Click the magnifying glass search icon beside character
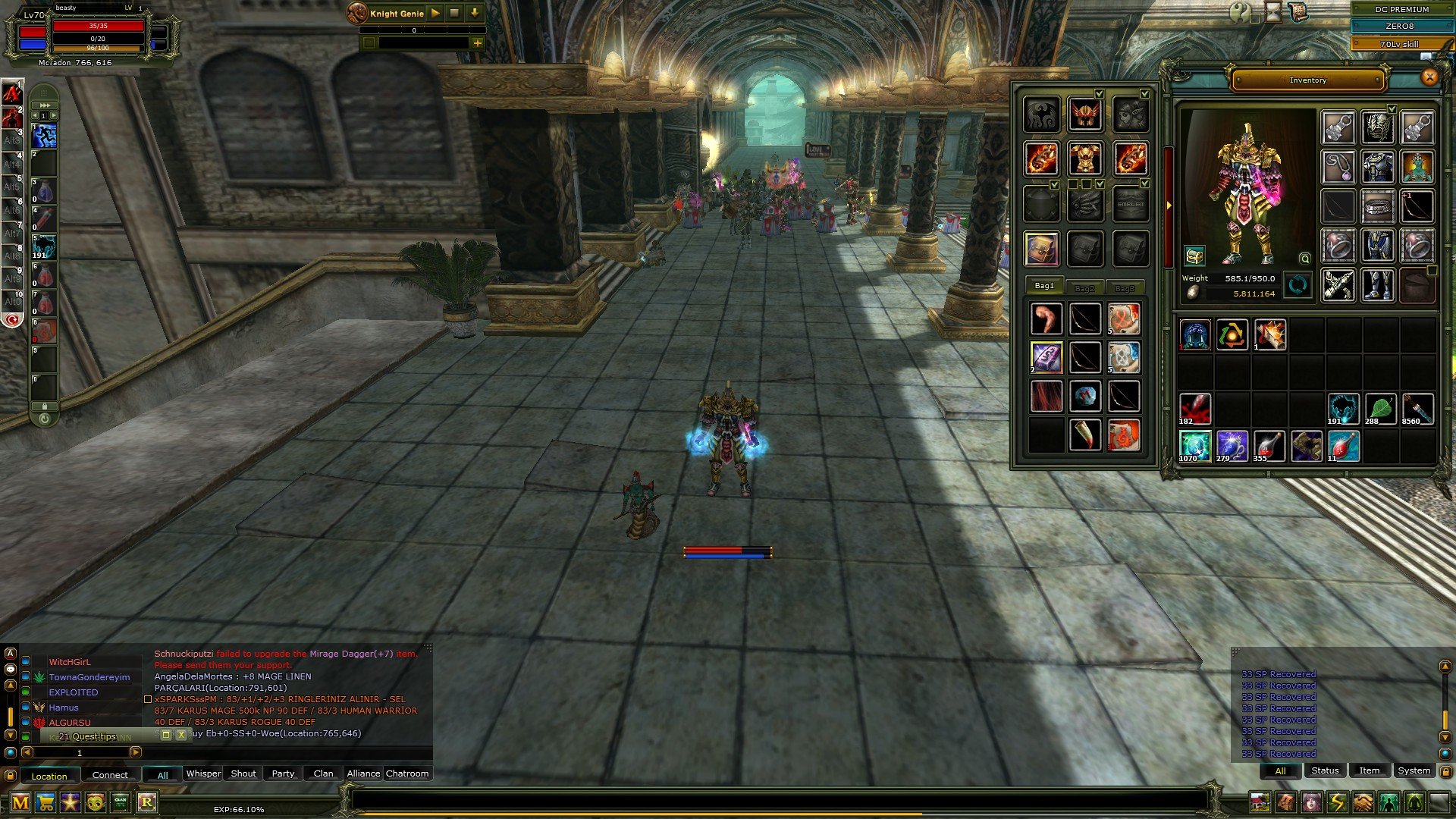The height and width of the screenshot is (819, 1456). point(1304,259)
